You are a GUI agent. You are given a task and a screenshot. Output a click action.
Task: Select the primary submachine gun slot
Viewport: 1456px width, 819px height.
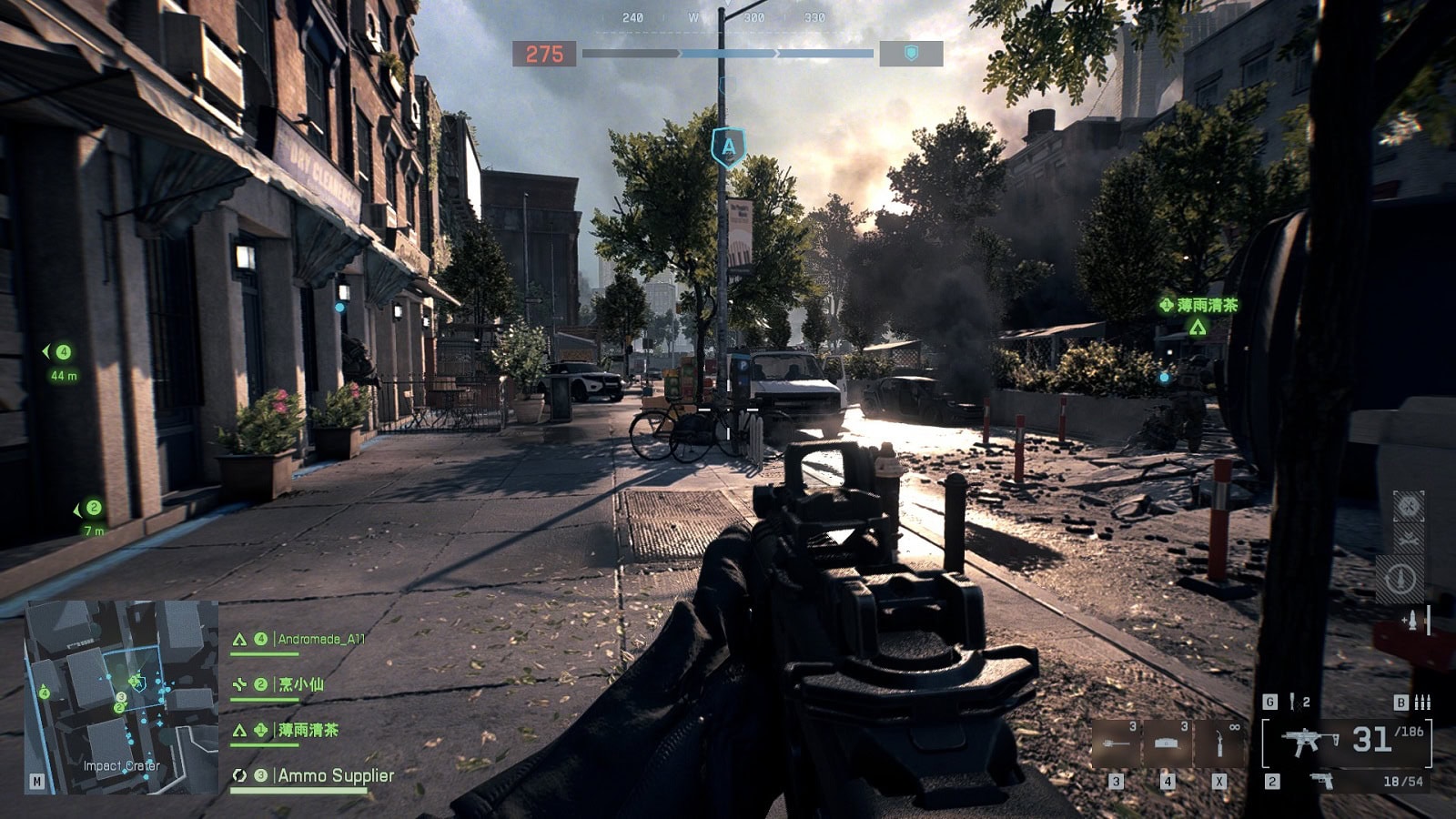[1309, 741]
